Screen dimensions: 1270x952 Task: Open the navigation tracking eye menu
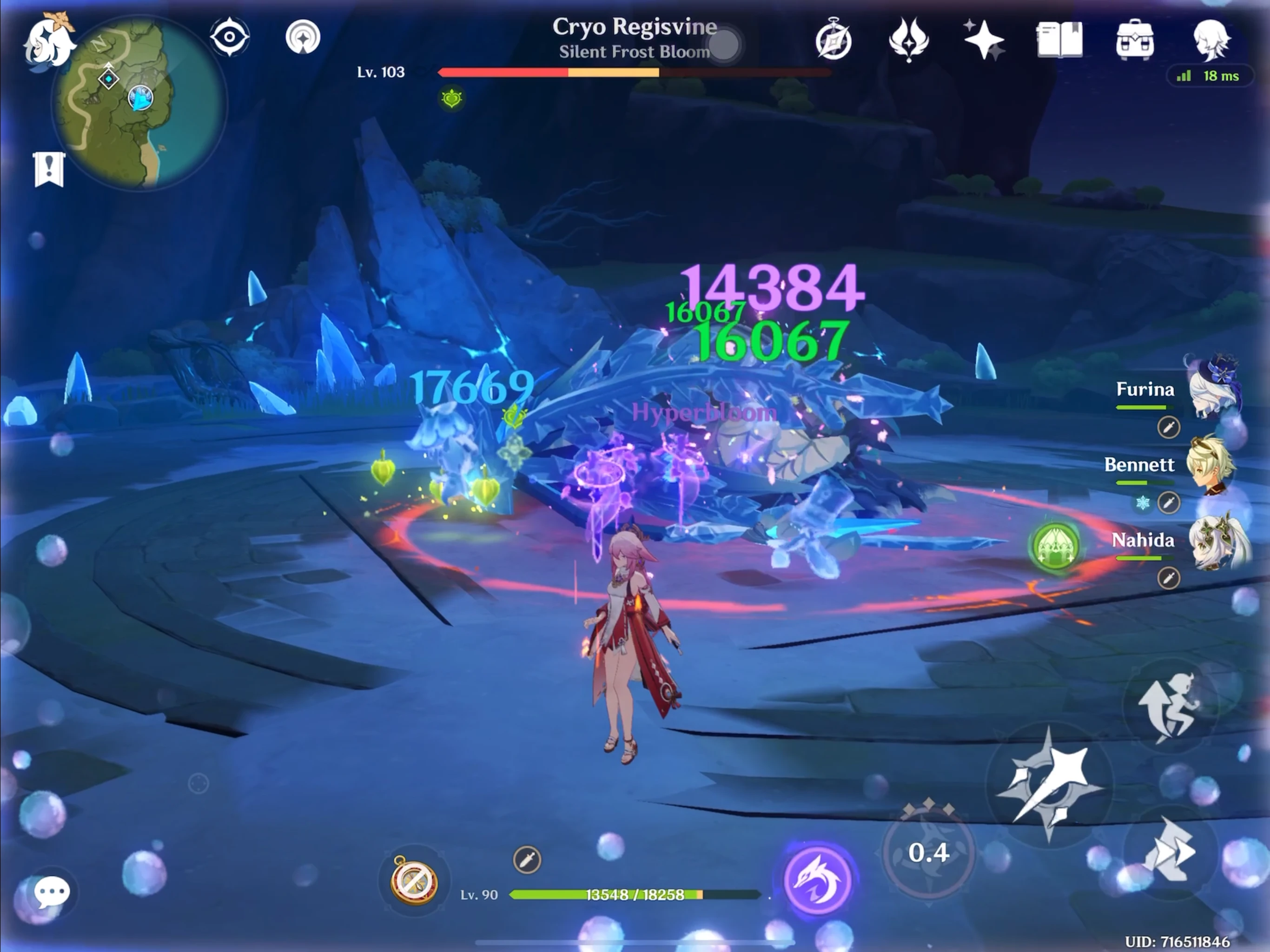[x=230, y=36]
